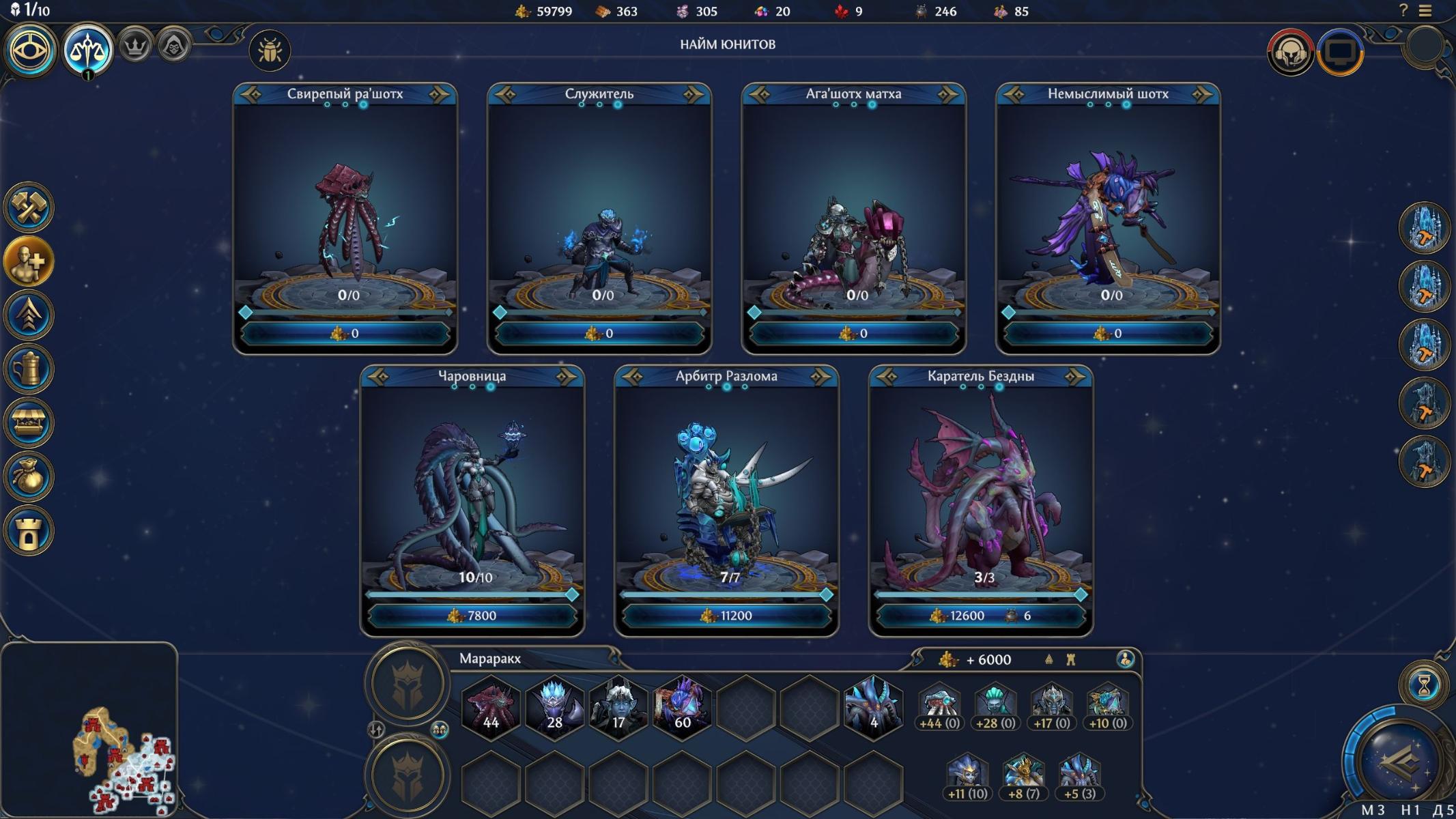Click the scarab beetle icon
Viewport: 1456px width, 819px height.
[x=270, y=51]
